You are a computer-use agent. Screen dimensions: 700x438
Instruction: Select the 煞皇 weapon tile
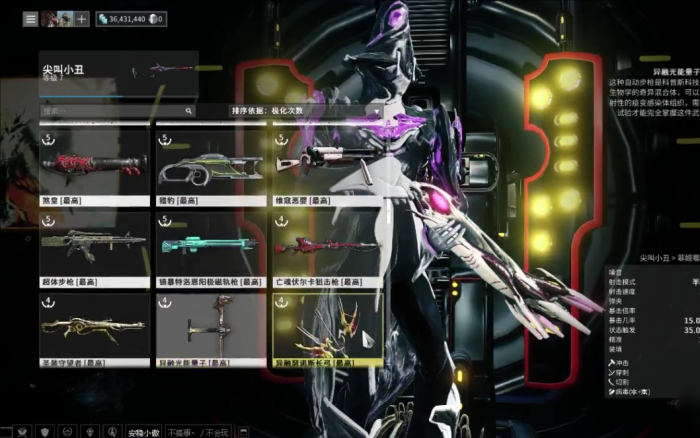95,166
